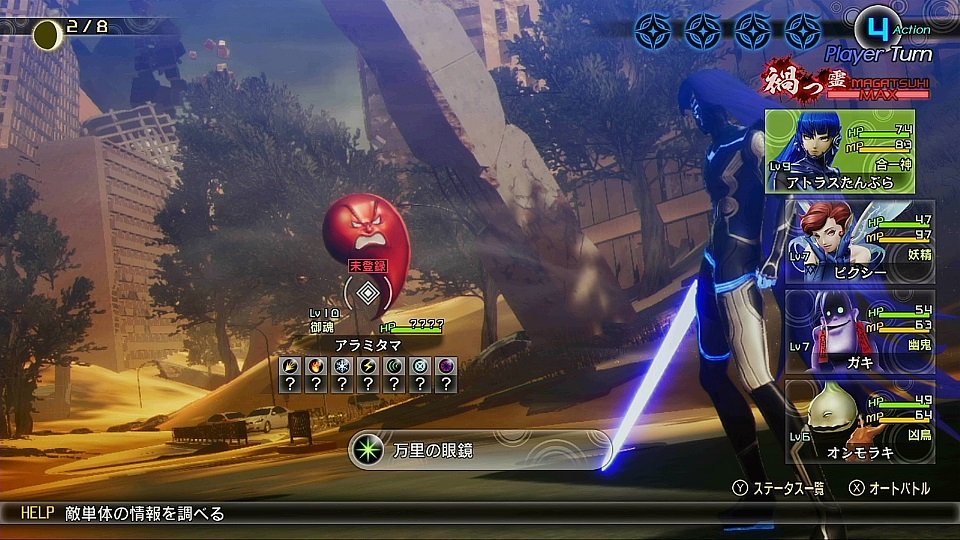Click the green wind affinity icon
The height and width of the screenshot is (540, 960).
(394, 366)
